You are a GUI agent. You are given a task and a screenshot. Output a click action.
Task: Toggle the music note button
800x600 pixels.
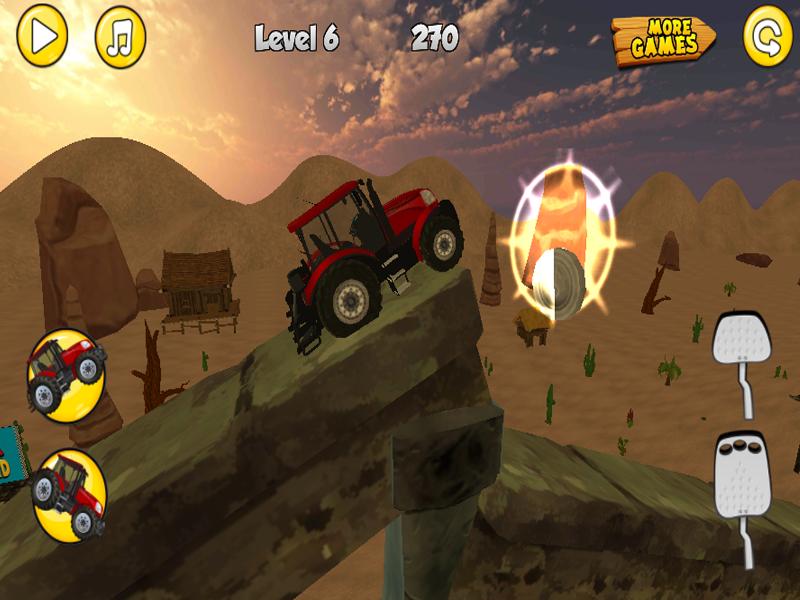pyautogui.click(x=120, y=37)
